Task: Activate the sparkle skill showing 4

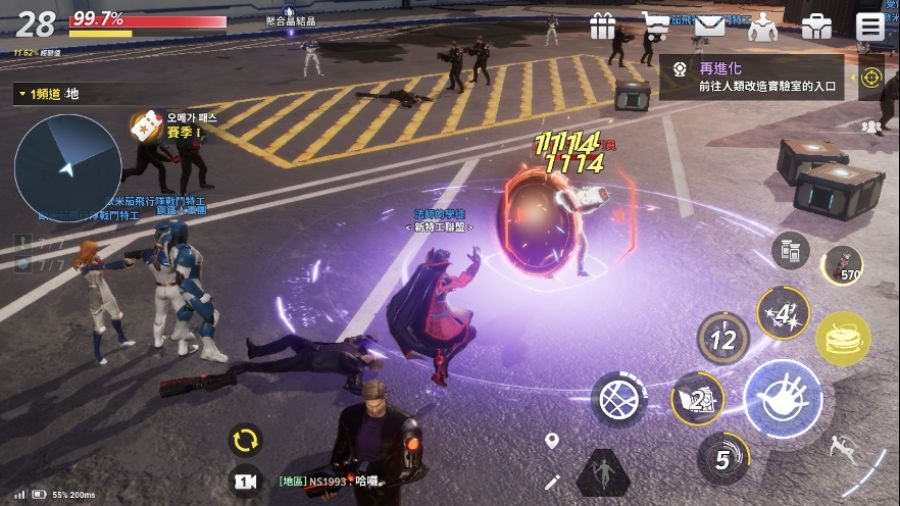Action: (x=782, y=314)
